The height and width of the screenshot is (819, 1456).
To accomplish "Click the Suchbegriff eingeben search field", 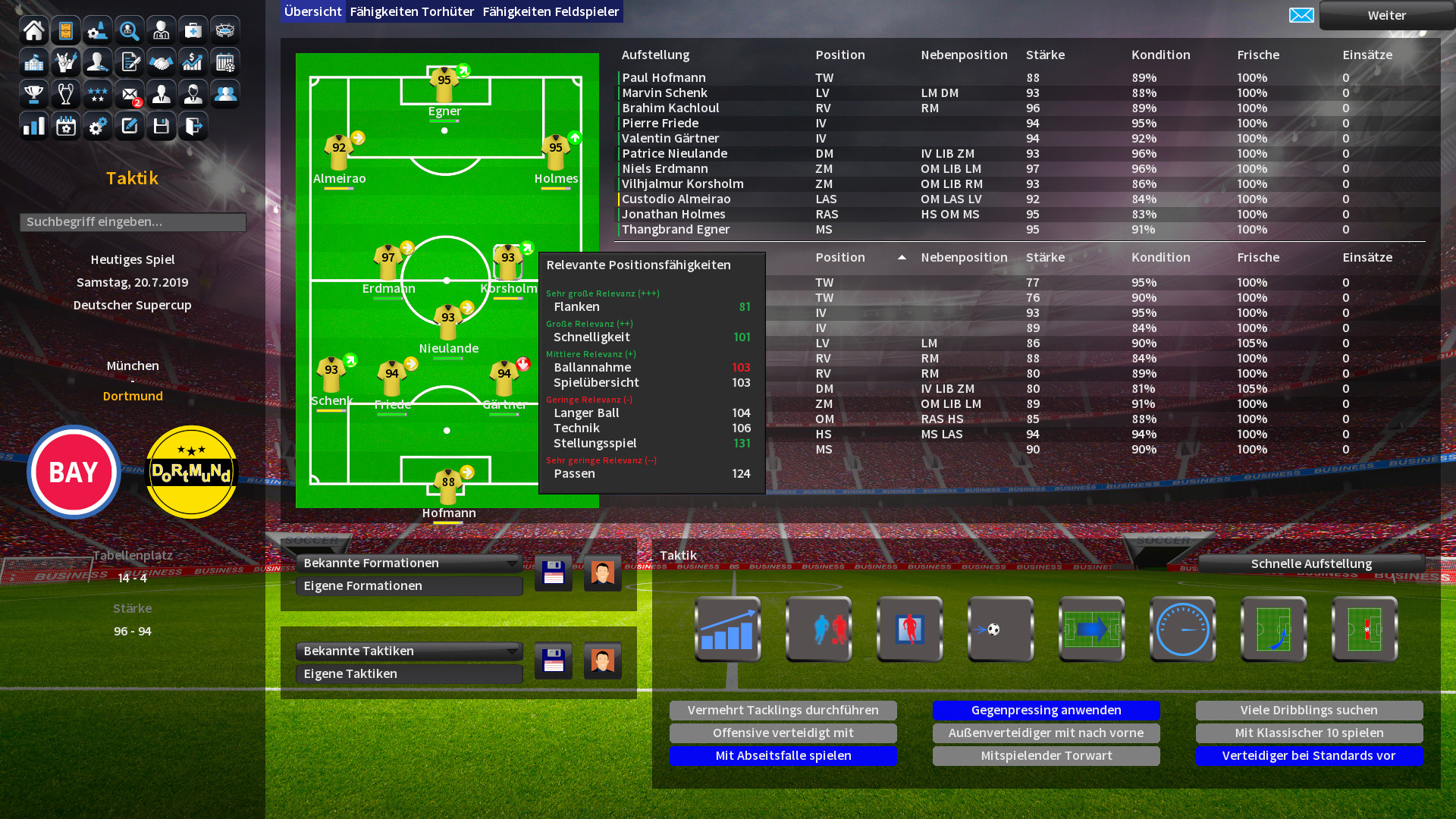I will coord(133,222).
